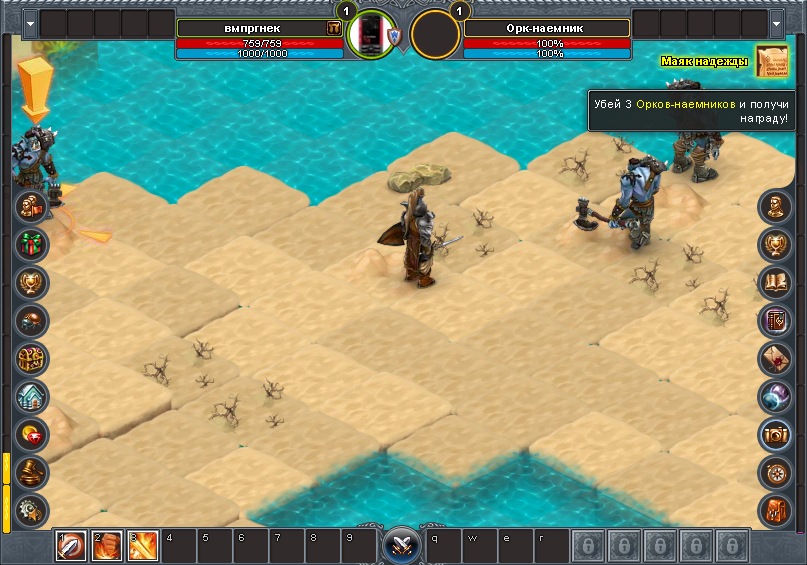This screenshot has width=807, height=565.
Task: Trigger the fiery strike skill in slot 3
Action: pos(142,545)
